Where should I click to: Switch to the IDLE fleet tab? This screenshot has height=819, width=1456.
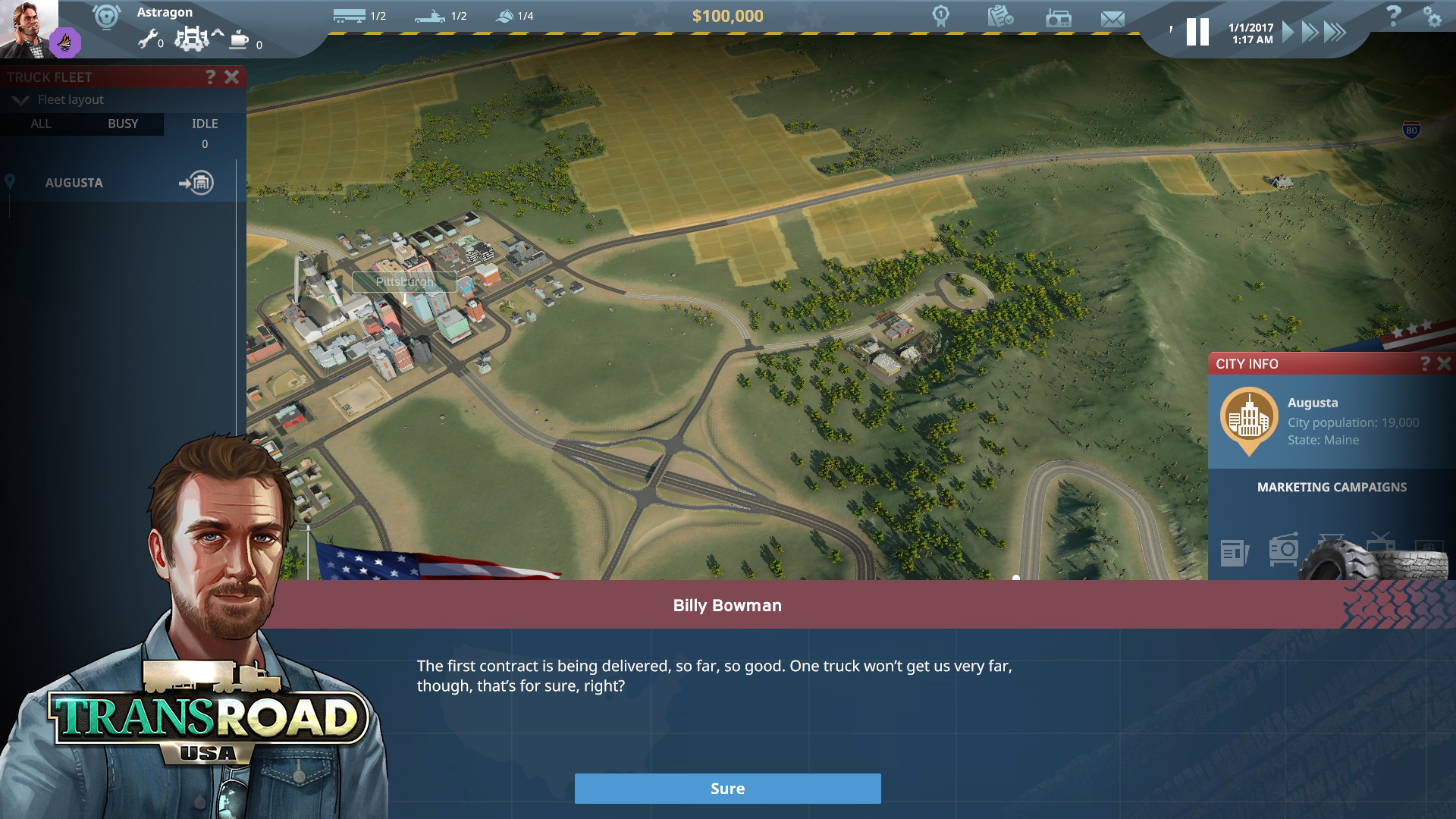click(205, 124)
